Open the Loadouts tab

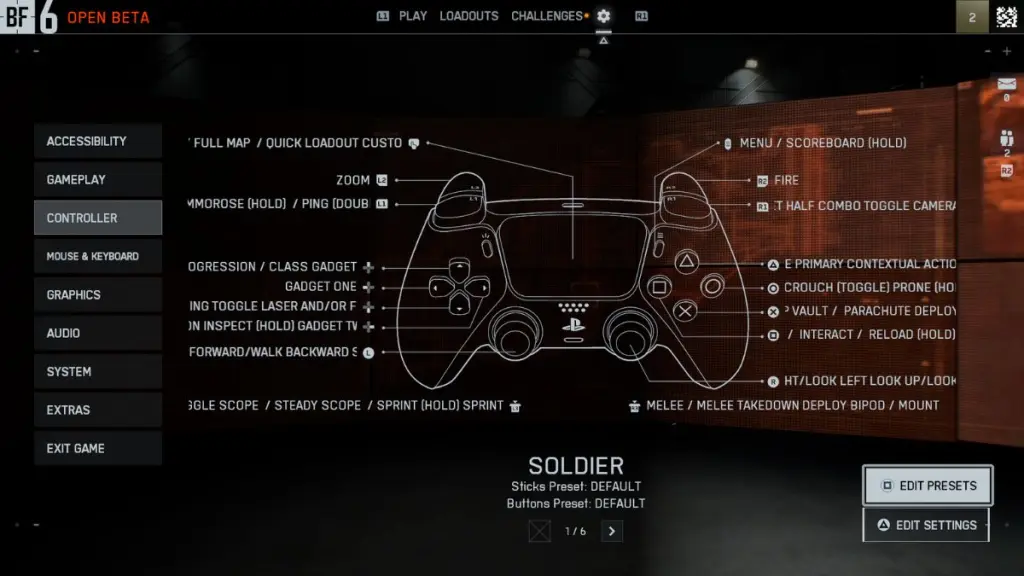click(469, 16)
